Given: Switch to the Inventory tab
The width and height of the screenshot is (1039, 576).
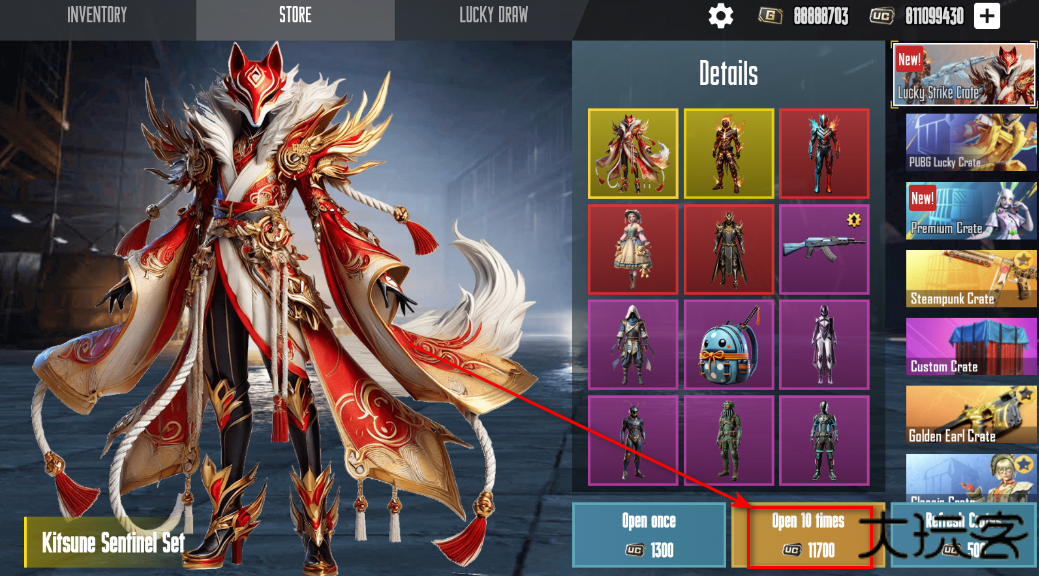Looking at the screenshot, I should [x=97, y=15].
